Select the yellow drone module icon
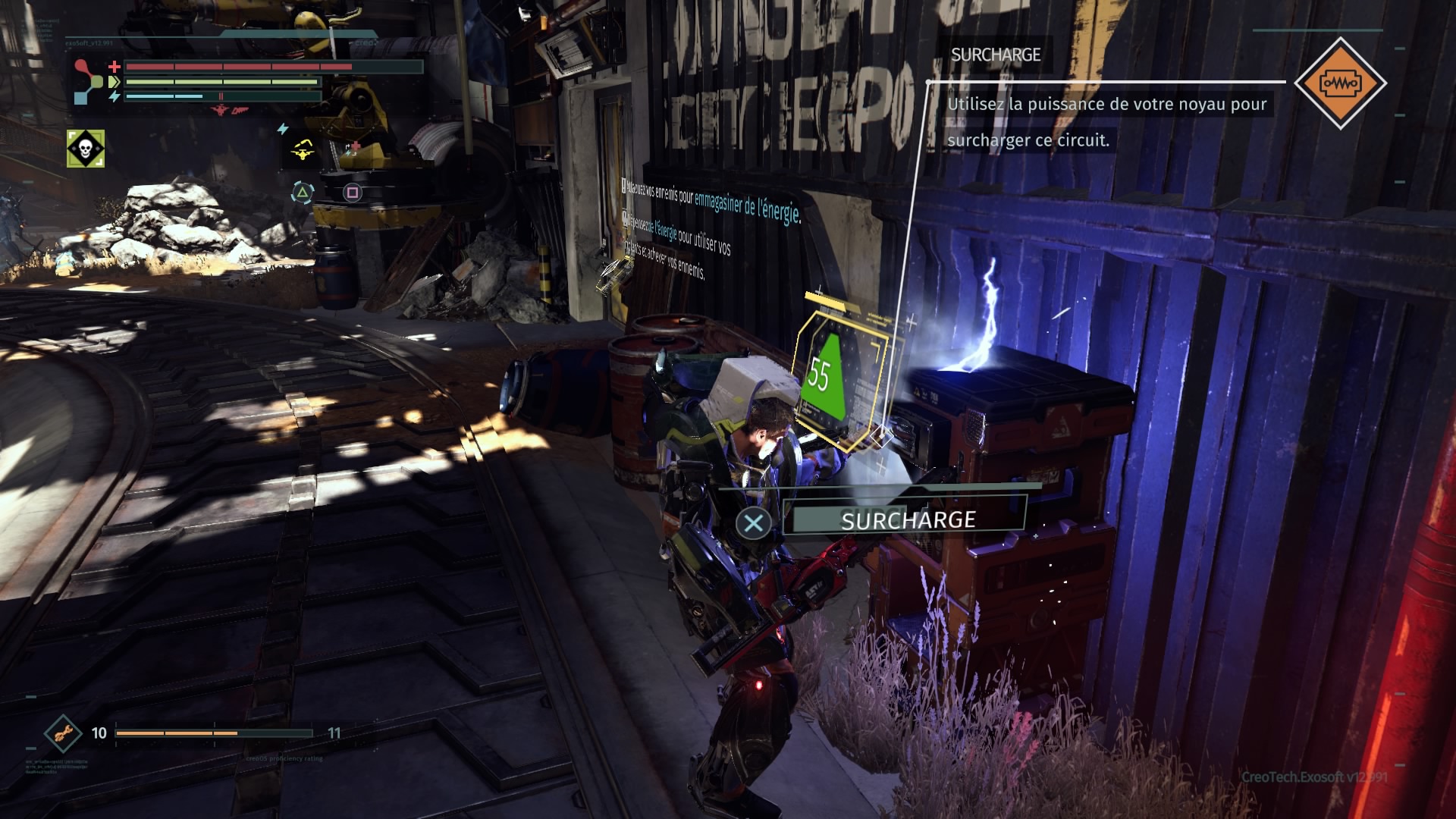 pyautogui.click(x=303, y=150)
